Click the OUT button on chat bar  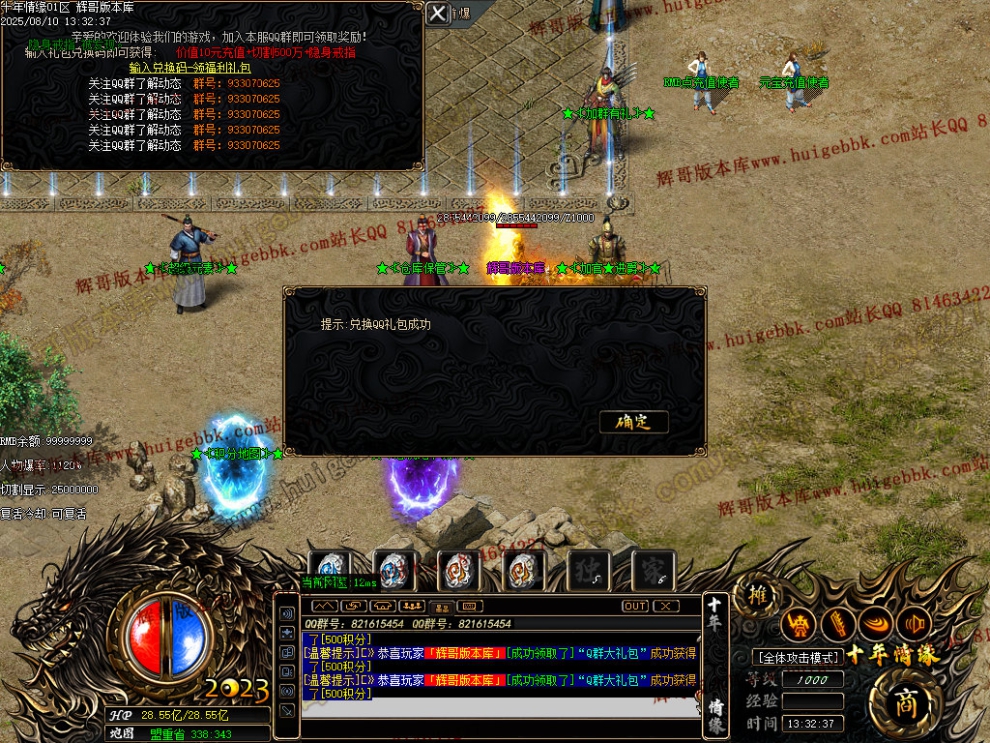click(x=635, y=606)
